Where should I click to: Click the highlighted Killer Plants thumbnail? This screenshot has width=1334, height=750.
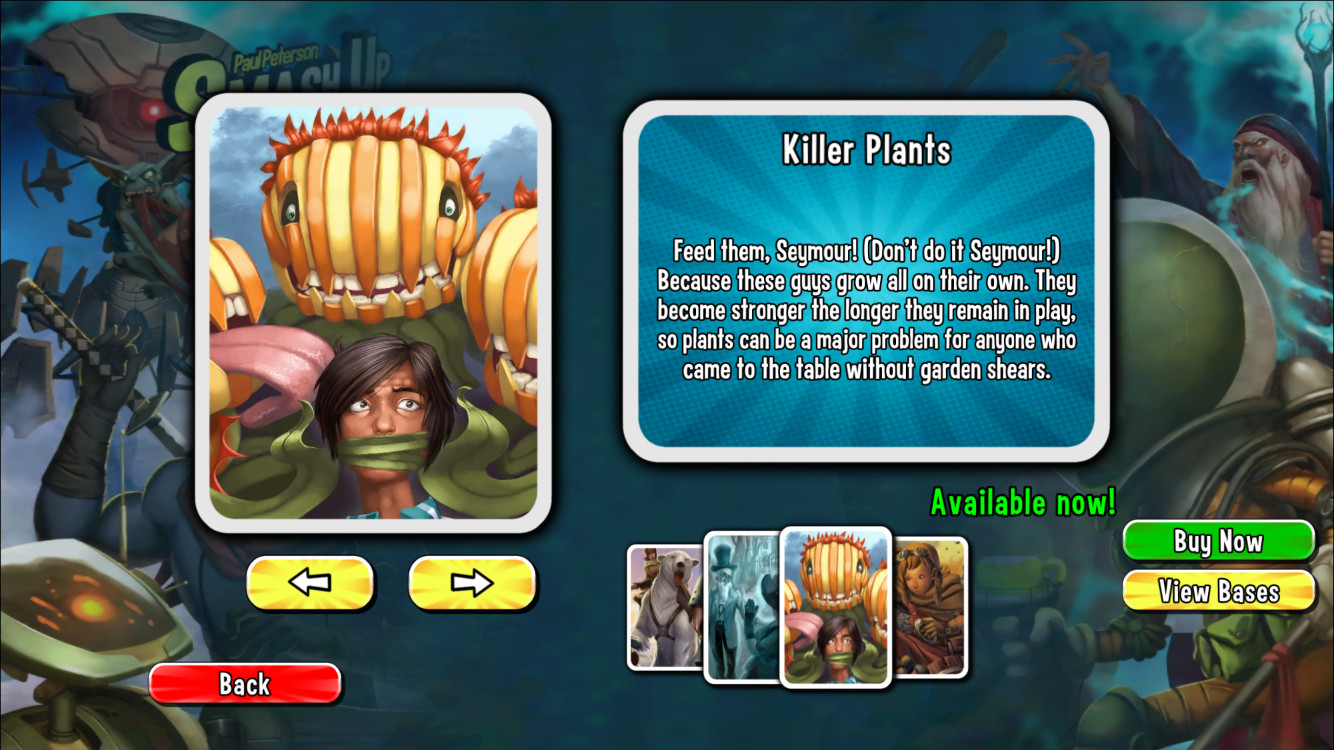pos(835,610)
